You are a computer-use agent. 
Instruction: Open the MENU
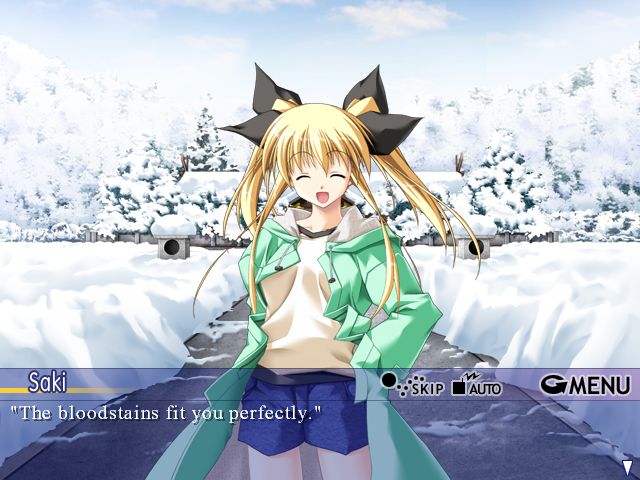[x=586, y=384]
